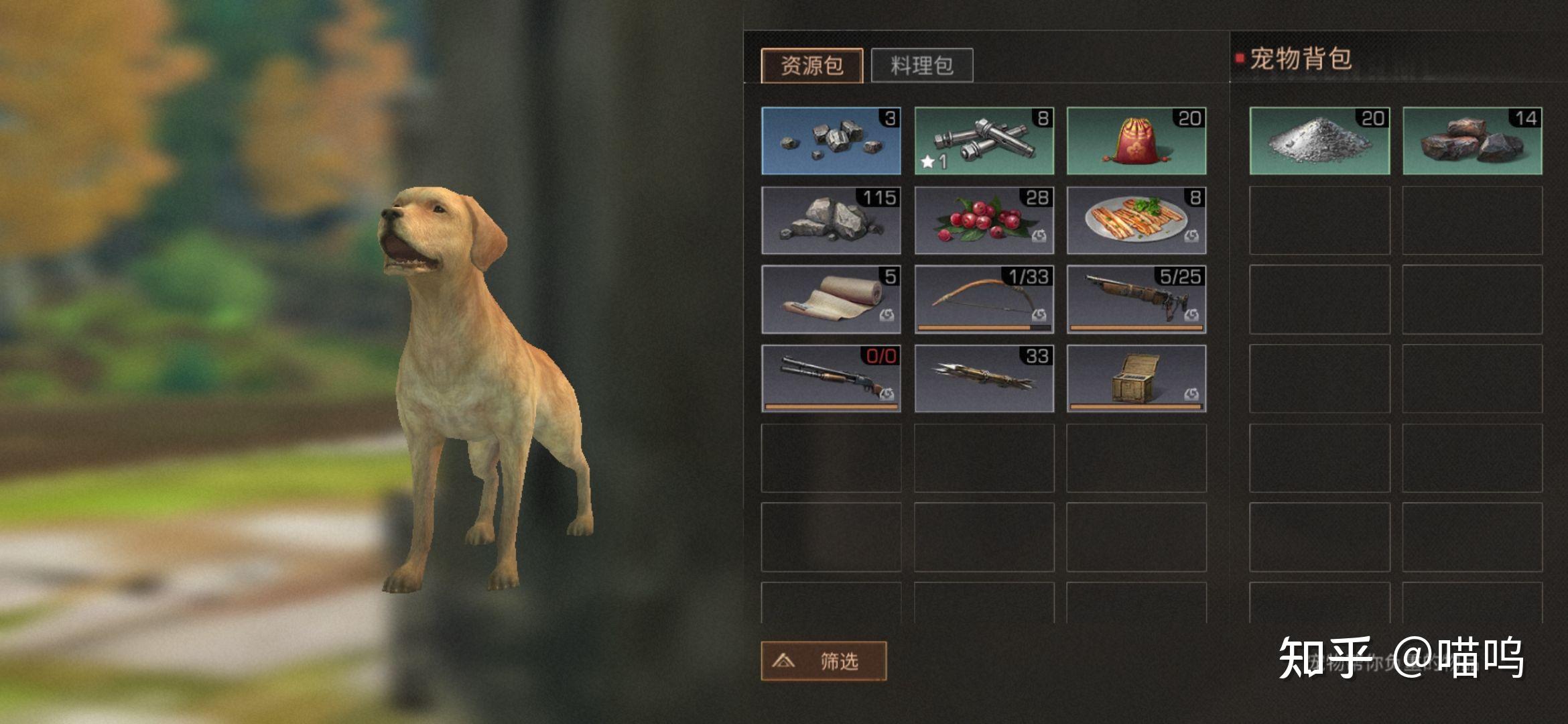Select the bandage roll slot
This screenshot has height=724, width=1568.
pyautogui.click(x=831, y=299)
